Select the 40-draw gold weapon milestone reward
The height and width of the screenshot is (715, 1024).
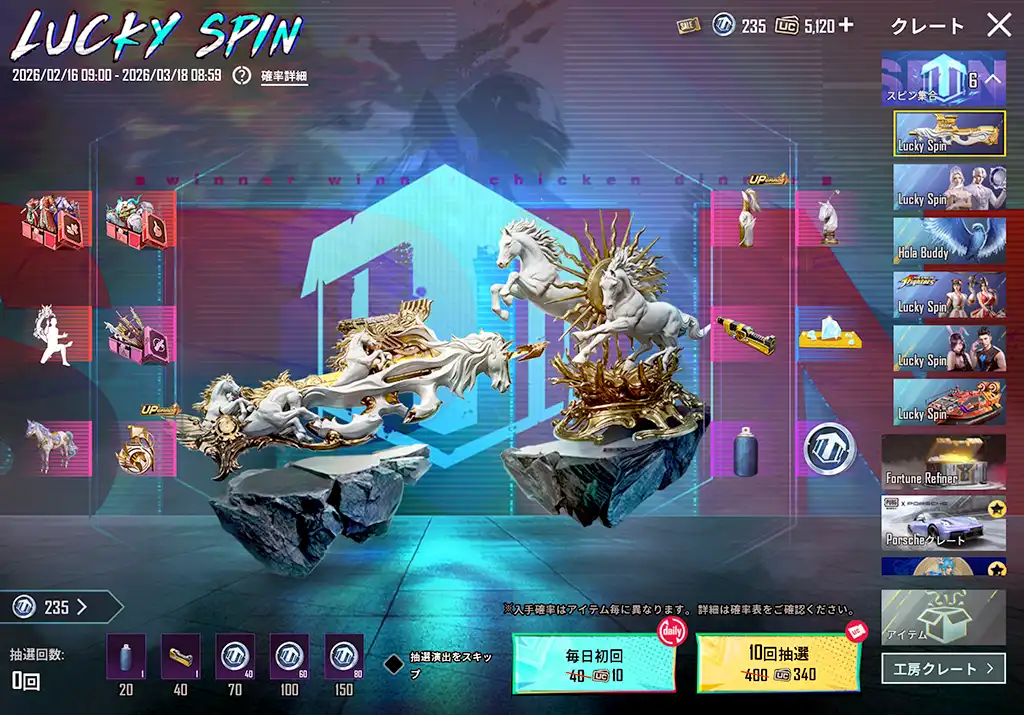[x=180, y=658]
